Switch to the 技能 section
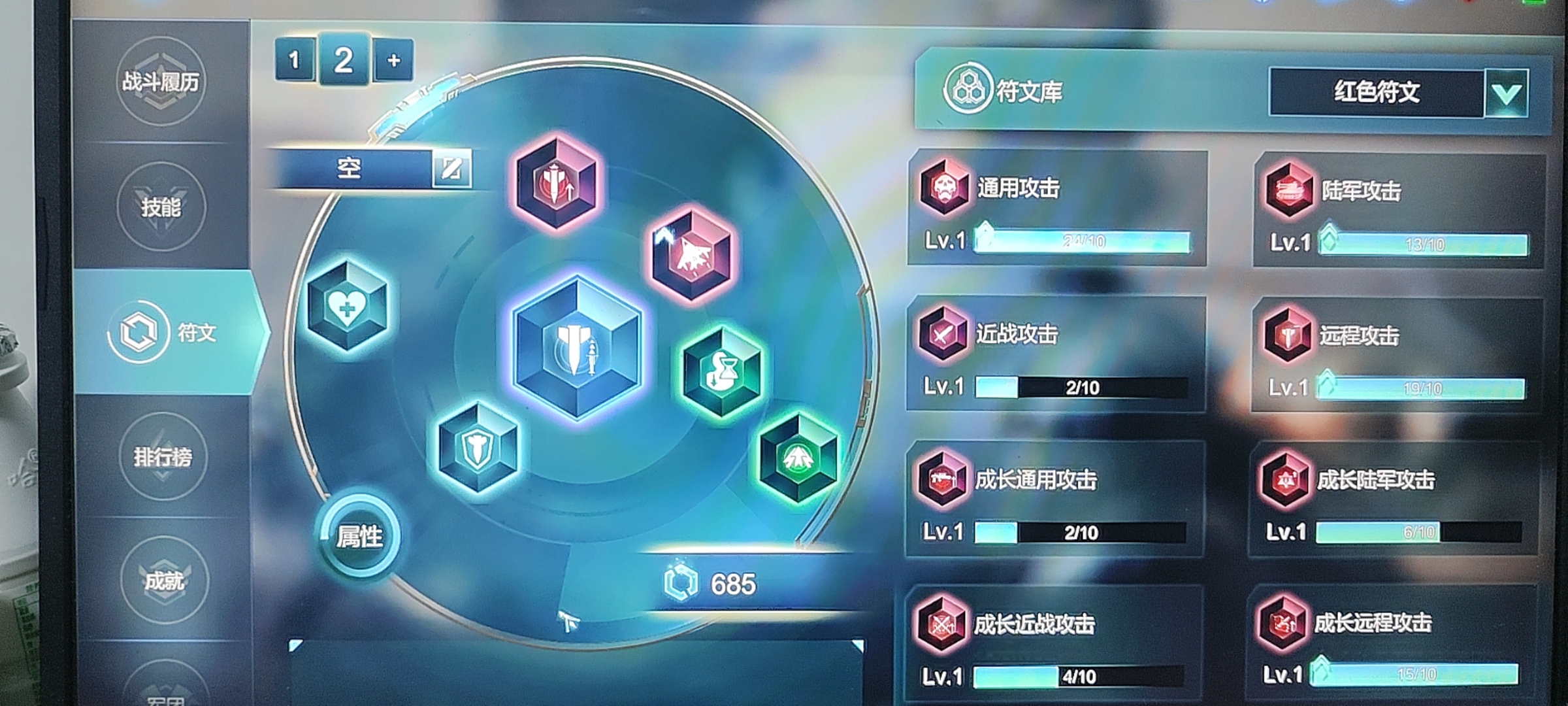The height and width of the screenshot is (706, 1568). pos(161,207)
